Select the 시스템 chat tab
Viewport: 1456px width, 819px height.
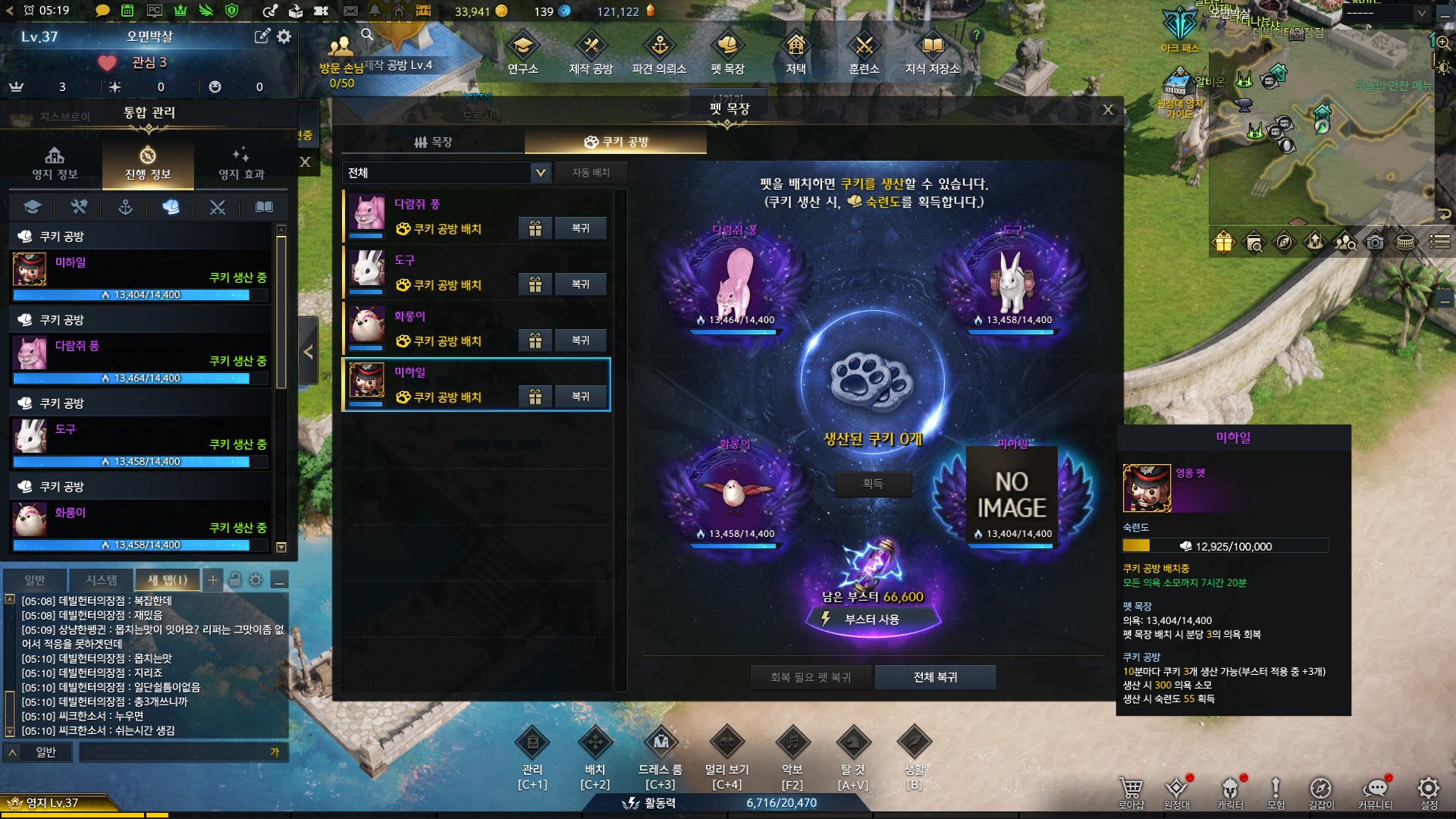point(101,580)
